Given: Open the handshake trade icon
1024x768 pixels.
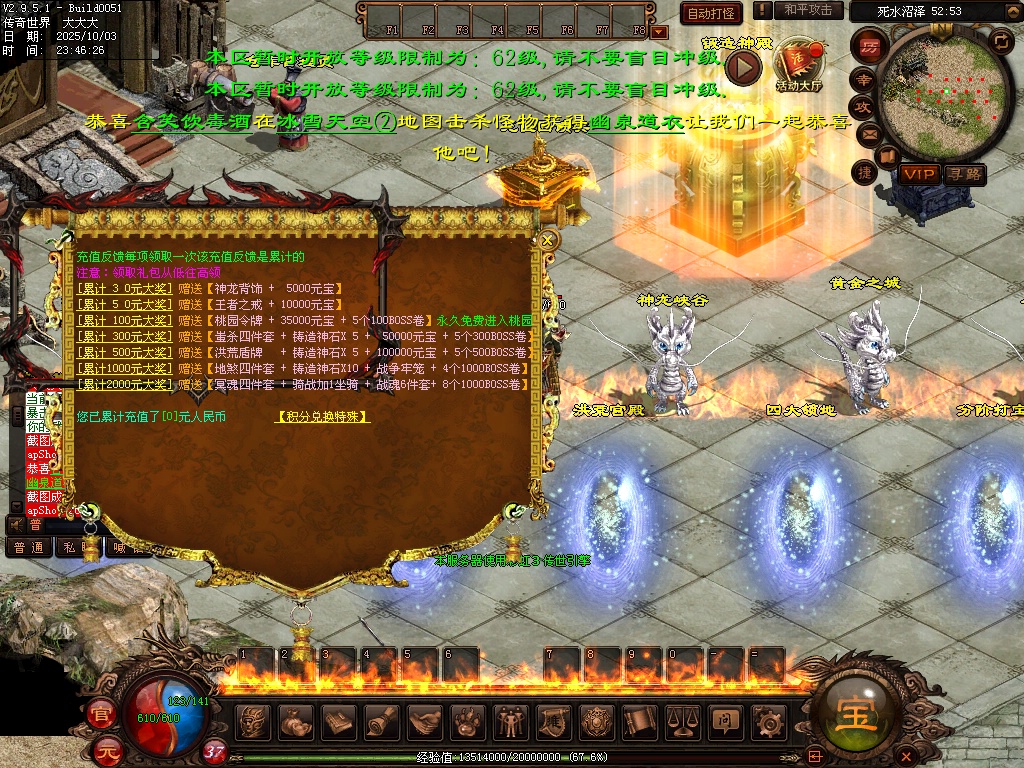Looking at the screenshot, I should [425, 720].
